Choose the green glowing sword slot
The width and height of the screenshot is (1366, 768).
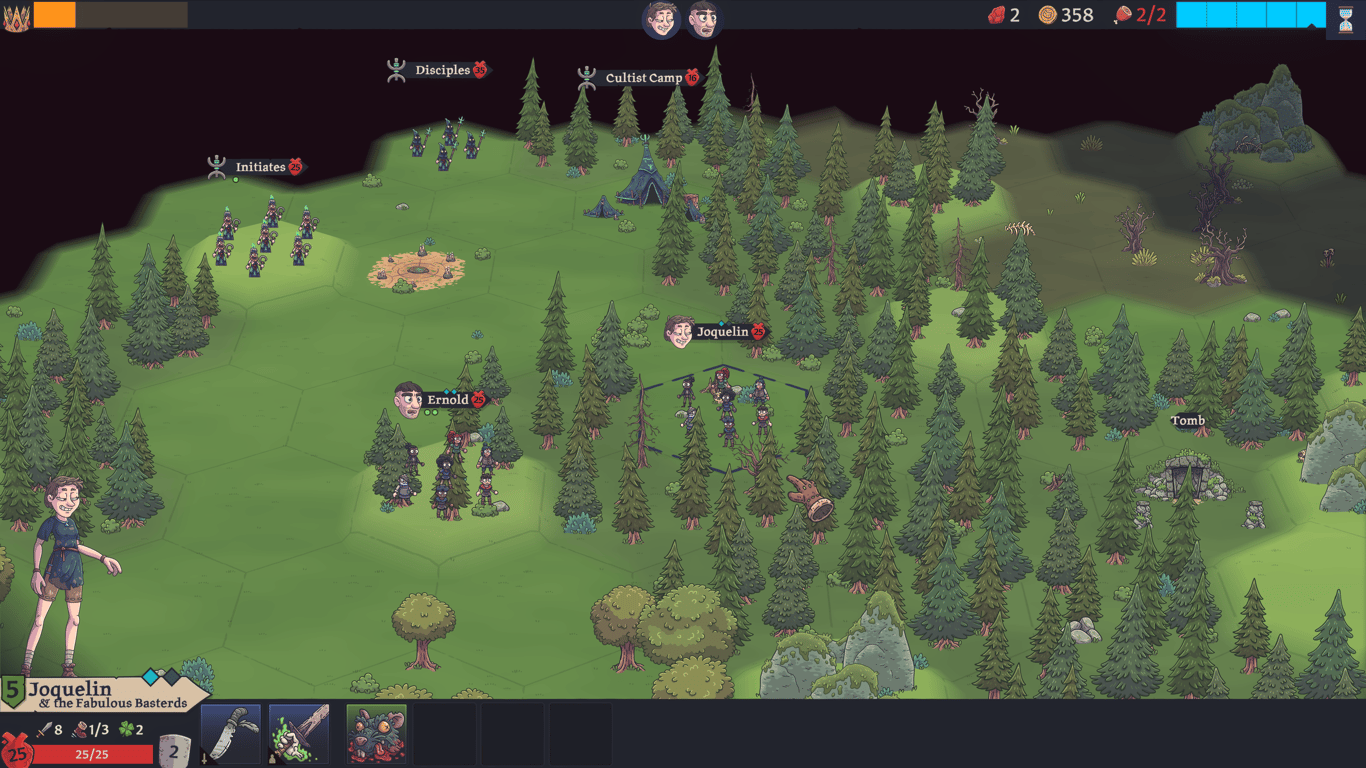(x=299, y=734)
